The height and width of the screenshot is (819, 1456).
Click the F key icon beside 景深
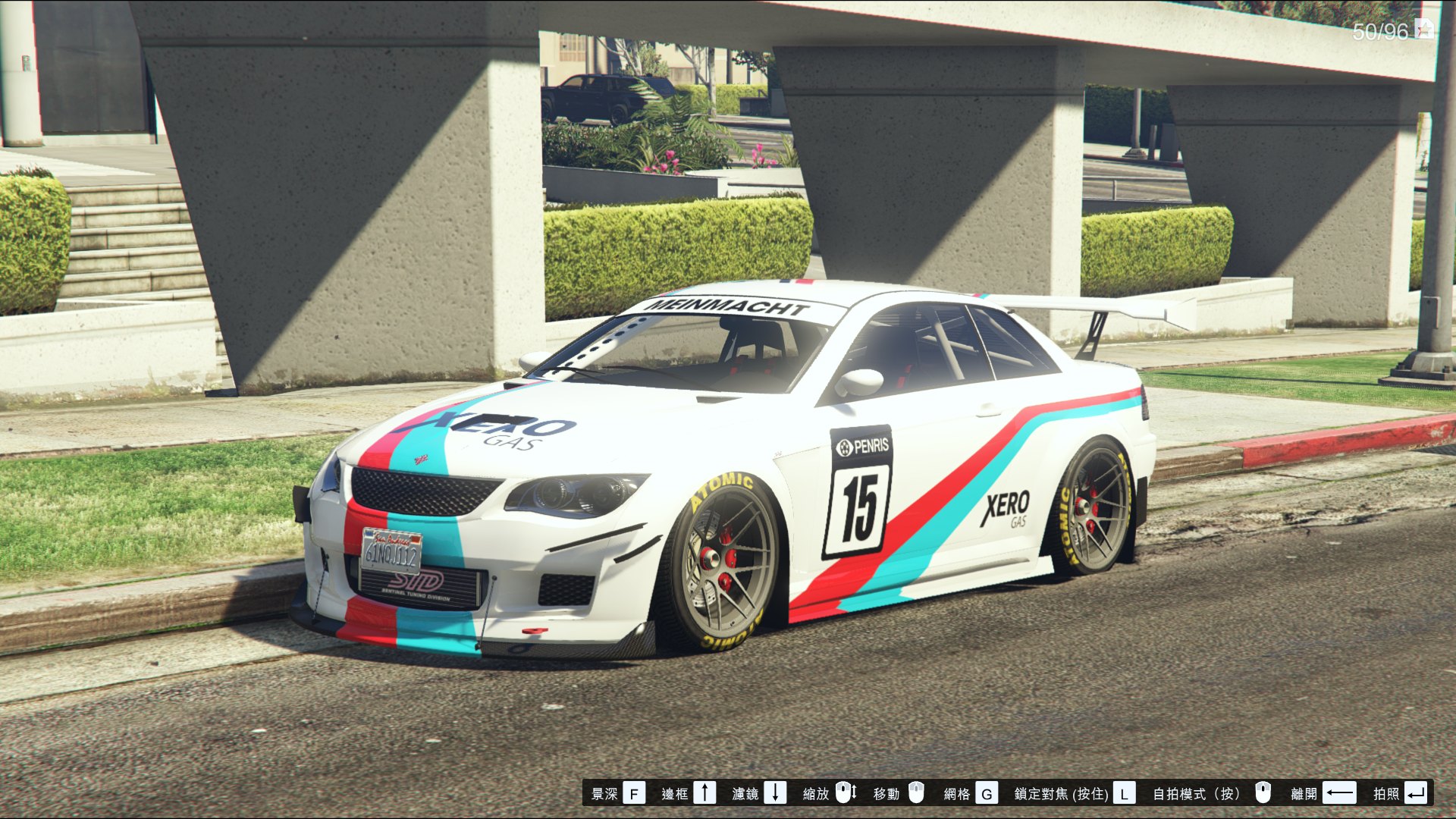[x=634, y=795]
